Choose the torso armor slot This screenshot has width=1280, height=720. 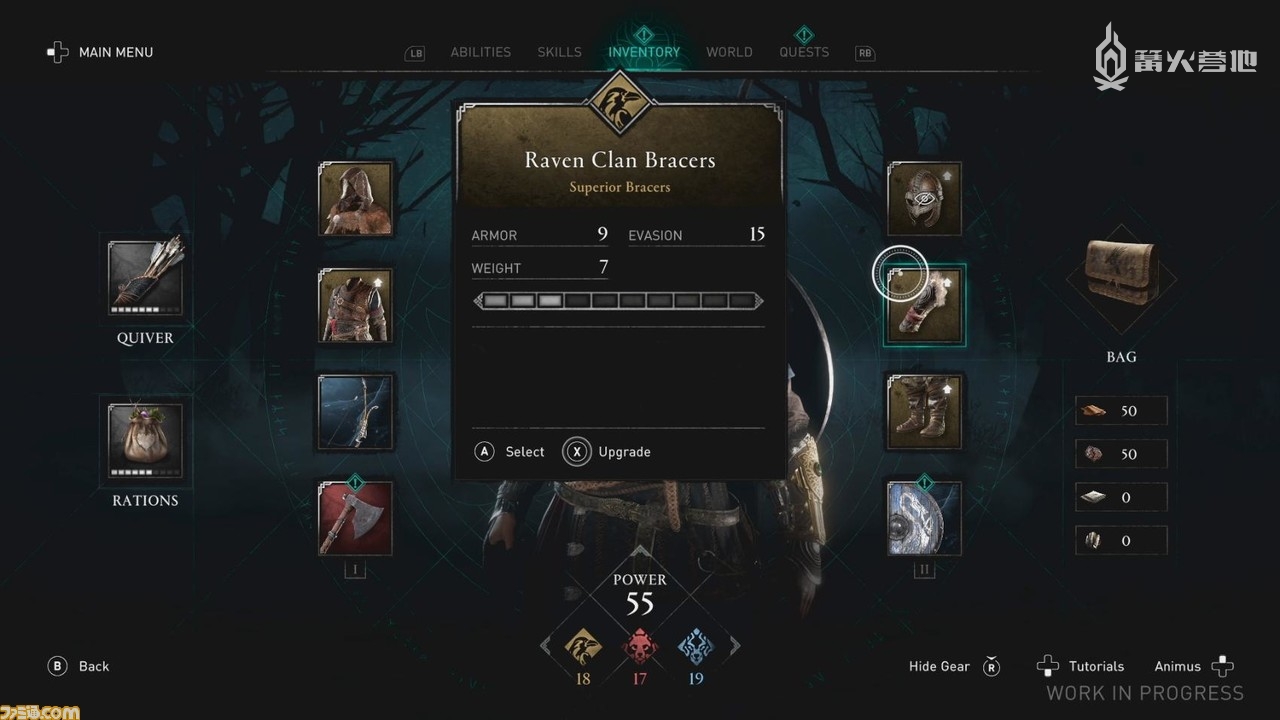click(x=356, y=305)
